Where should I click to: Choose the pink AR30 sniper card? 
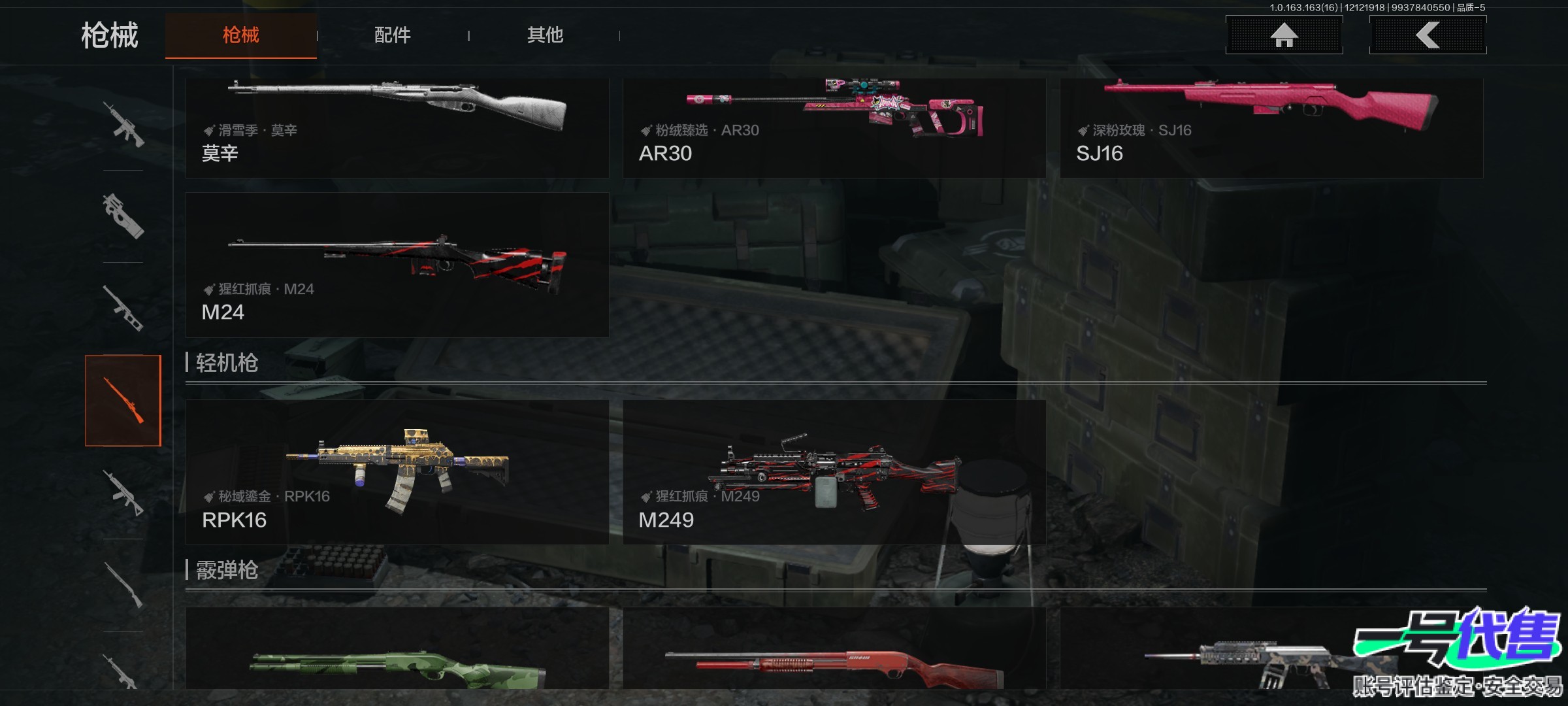pos(834,127)
